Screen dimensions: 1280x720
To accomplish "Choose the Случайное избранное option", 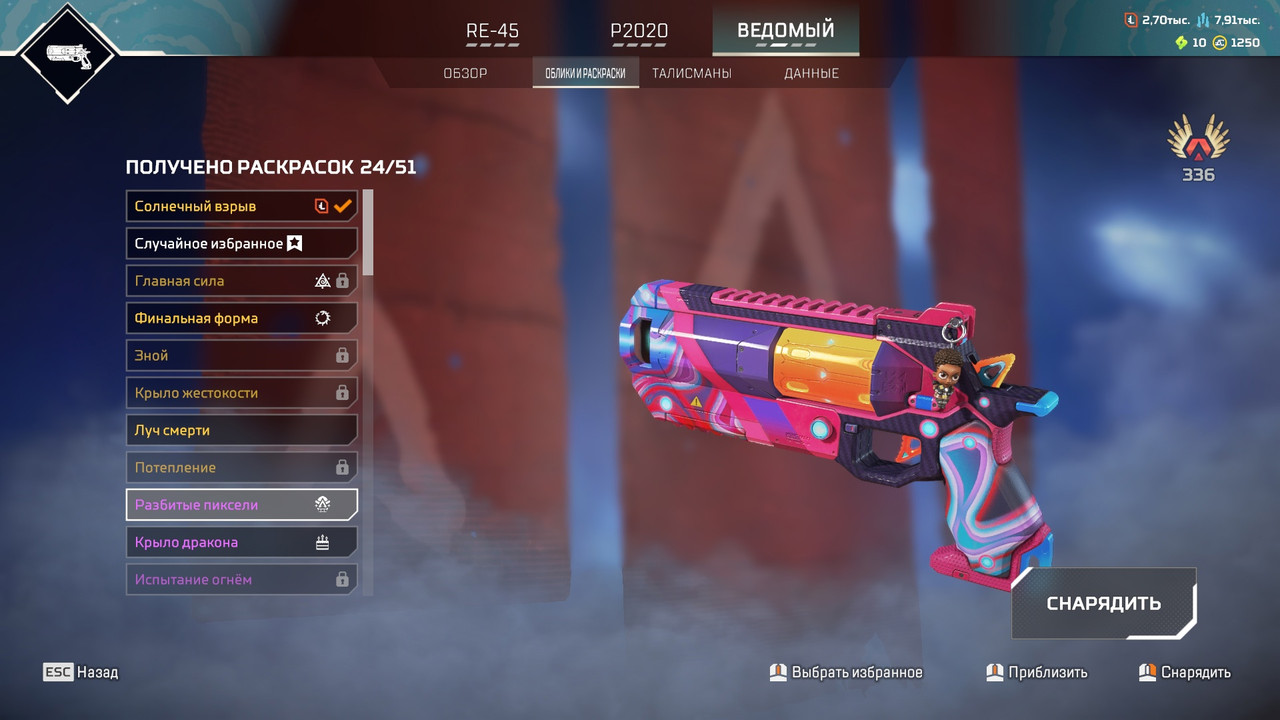I will pyautogui.click(x=242, y=243).
